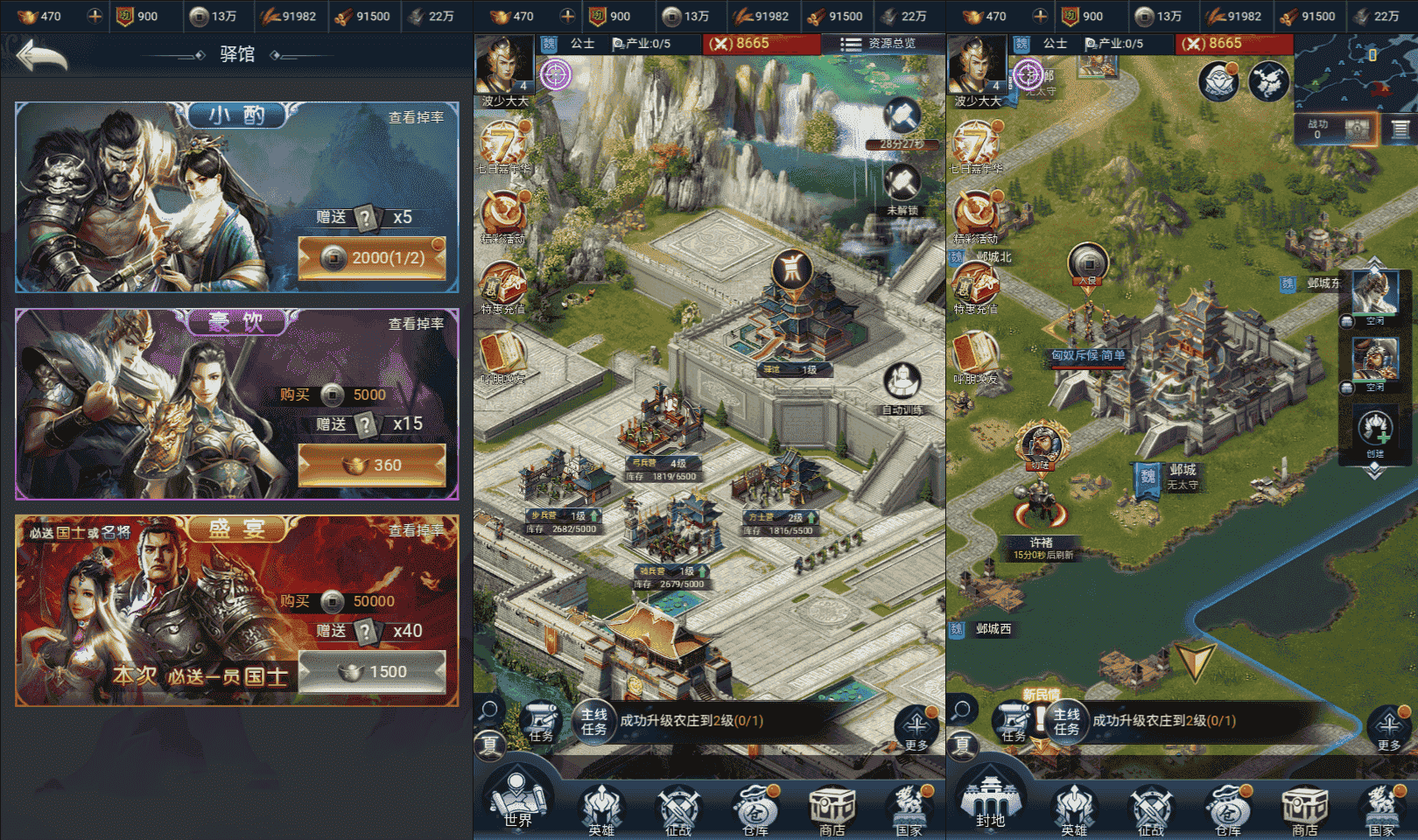Select the 匈奴斥候 简单 enemy label
This screenshot has height=840, width=1418.
point(1088,356)
